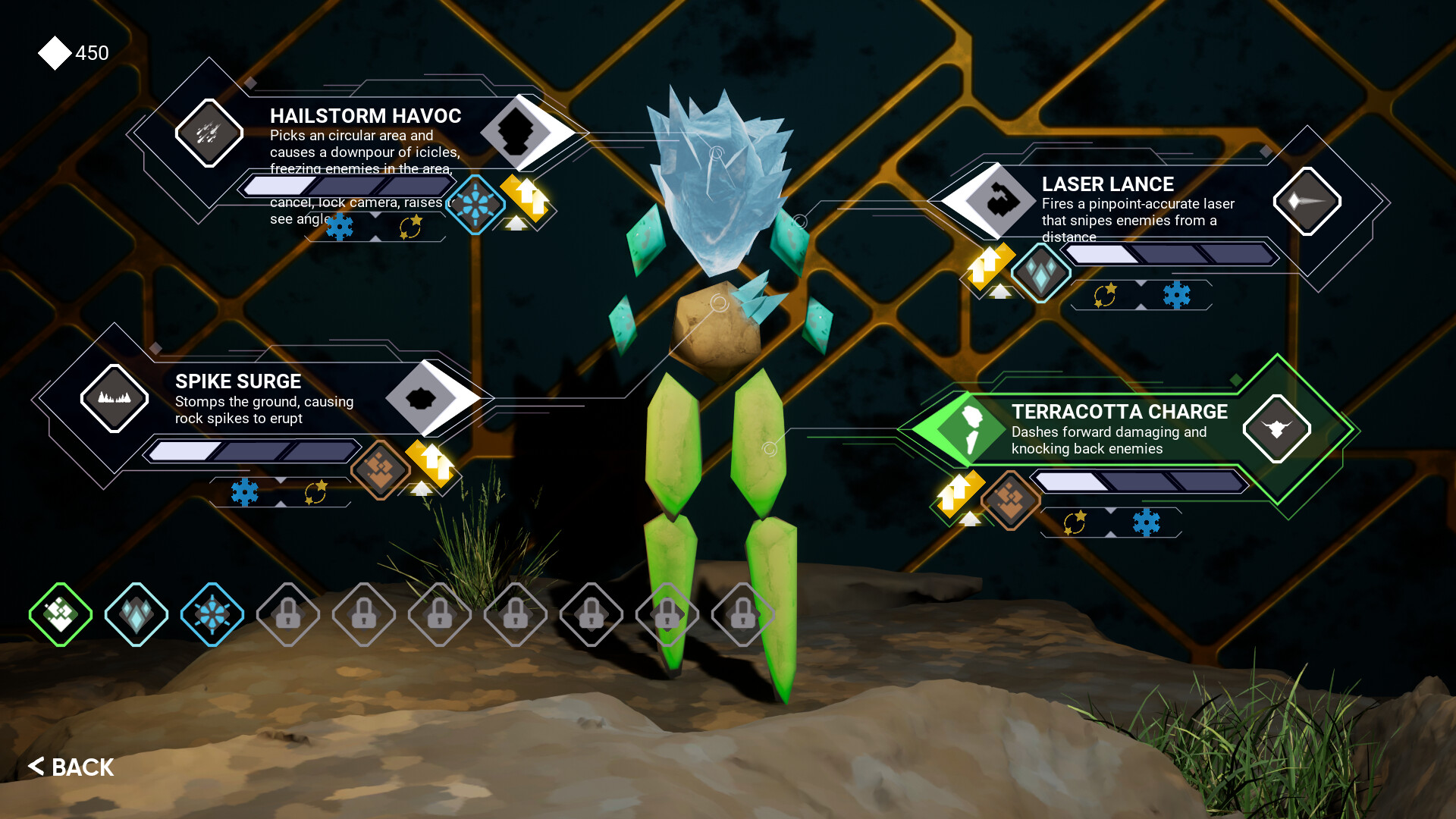This screenshot has height=819, width=1456.
Task: Select the Hailstorm Havoc ability icon
Action: coord(209,133)
